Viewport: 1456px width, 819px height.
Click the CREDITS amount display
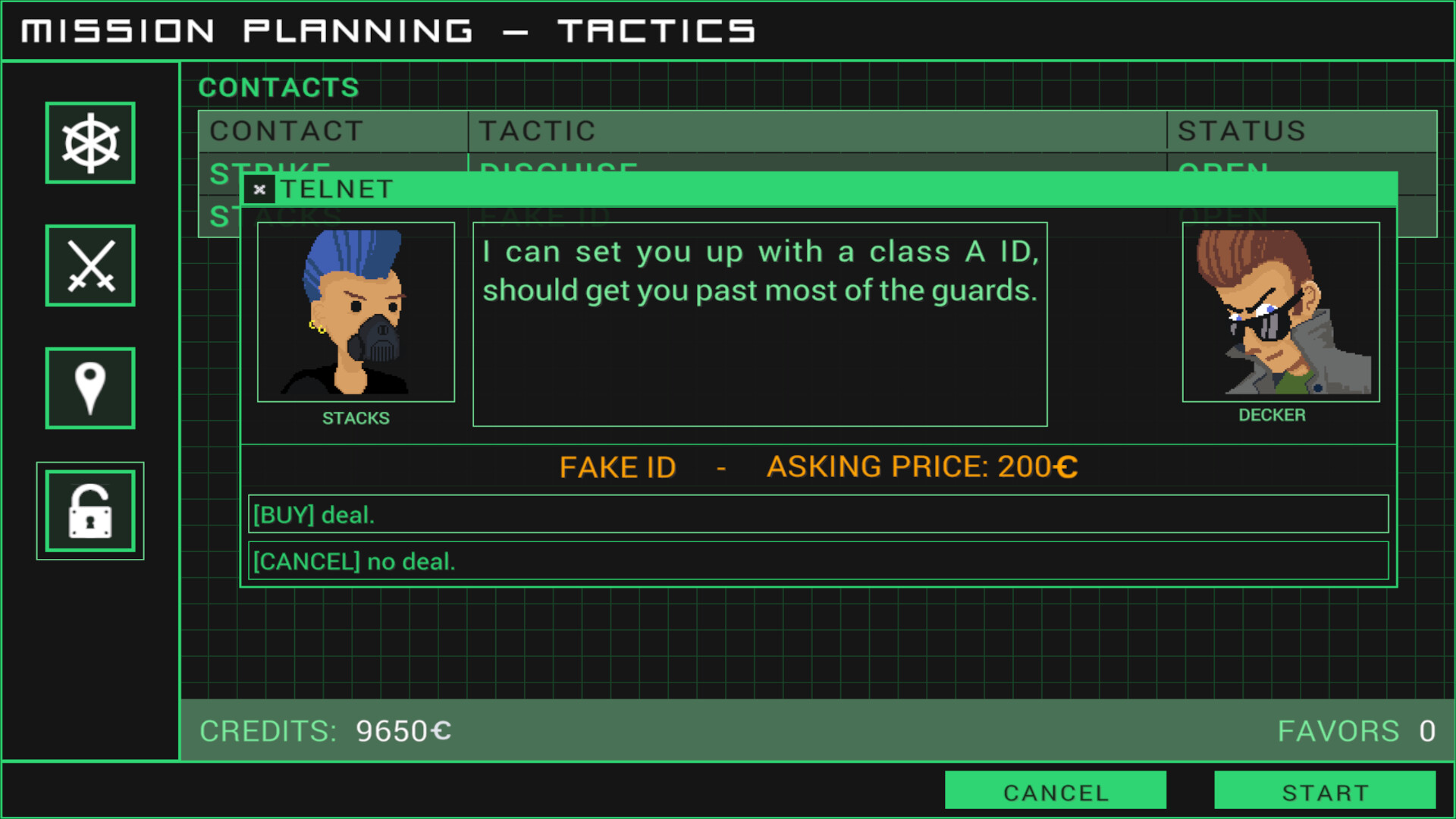tap(402, 730)
